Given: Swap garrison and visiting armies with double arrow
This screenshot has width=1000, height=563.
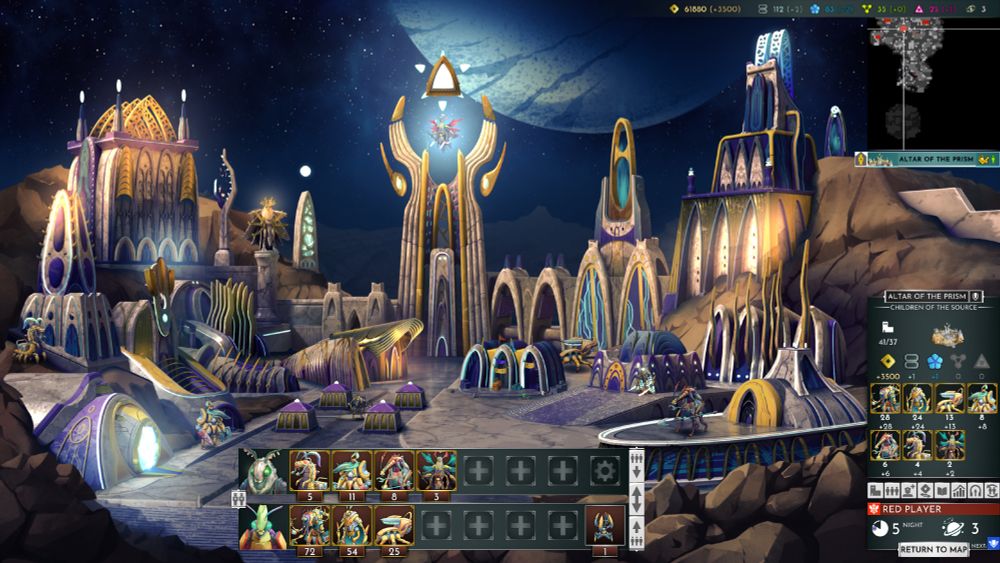Looking at the screenshot, I should coord(636,498).
